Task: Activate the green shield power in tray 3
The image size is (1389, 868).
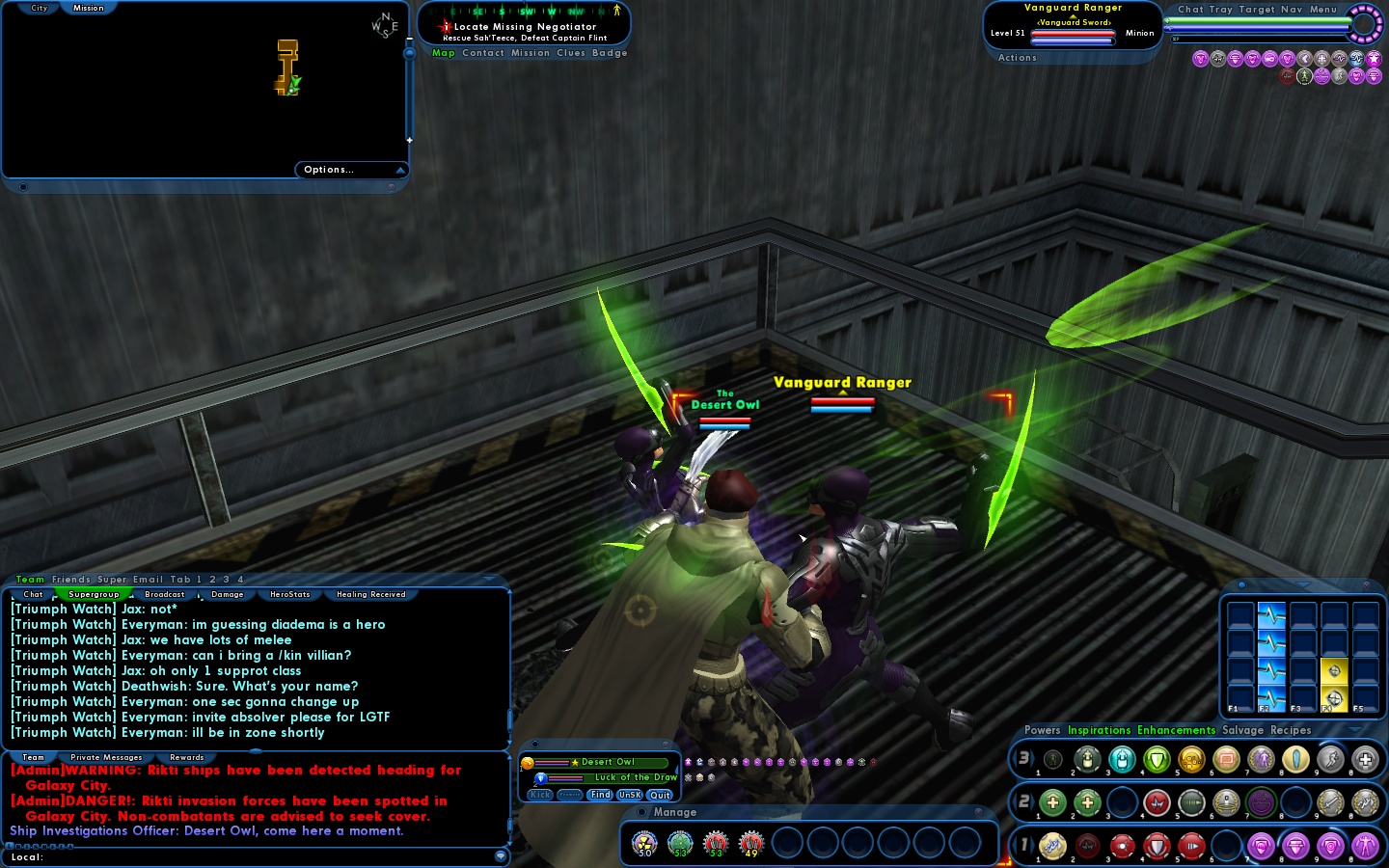Action: point(1157,760)
